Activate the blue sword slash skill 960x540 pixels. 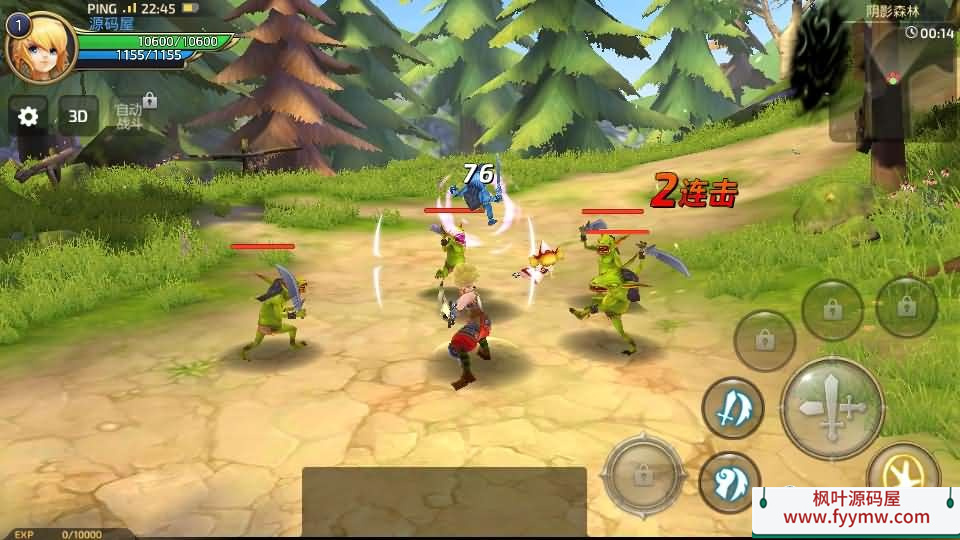coord(732,408)
